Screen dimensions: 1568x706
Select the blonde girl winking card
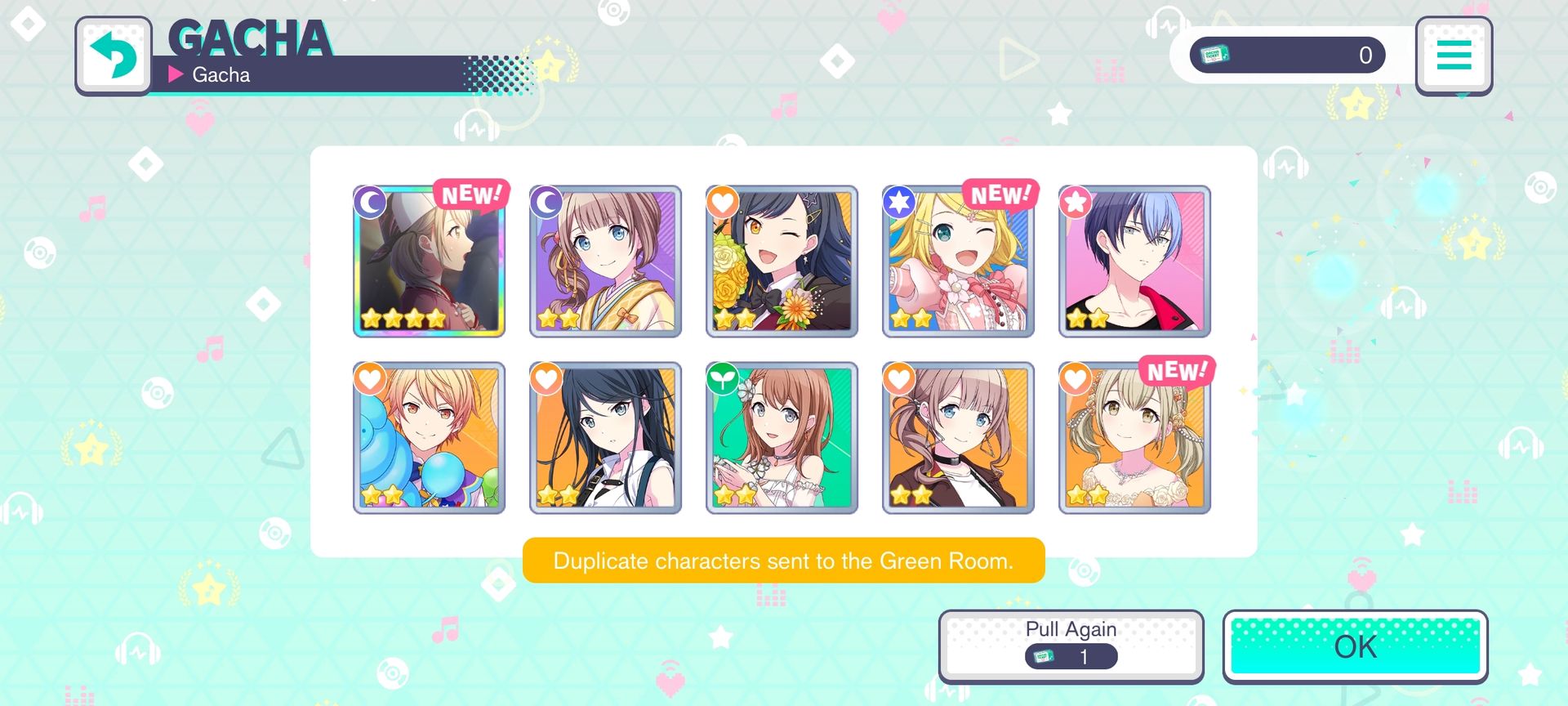(x=958, y=261)
